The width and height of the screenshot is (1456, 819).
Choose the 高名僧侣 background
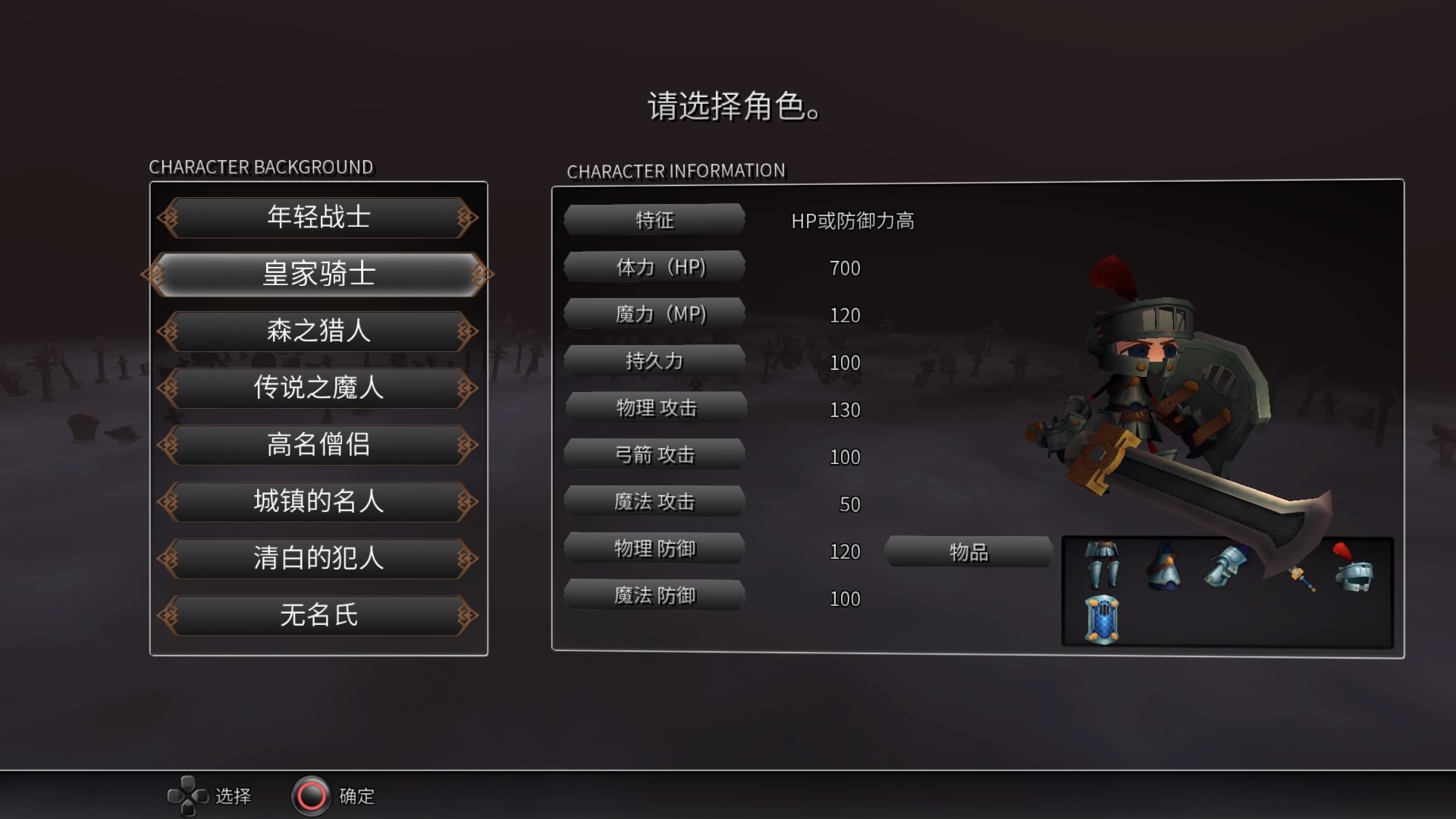pyautogui.click(x=318, y=445)
